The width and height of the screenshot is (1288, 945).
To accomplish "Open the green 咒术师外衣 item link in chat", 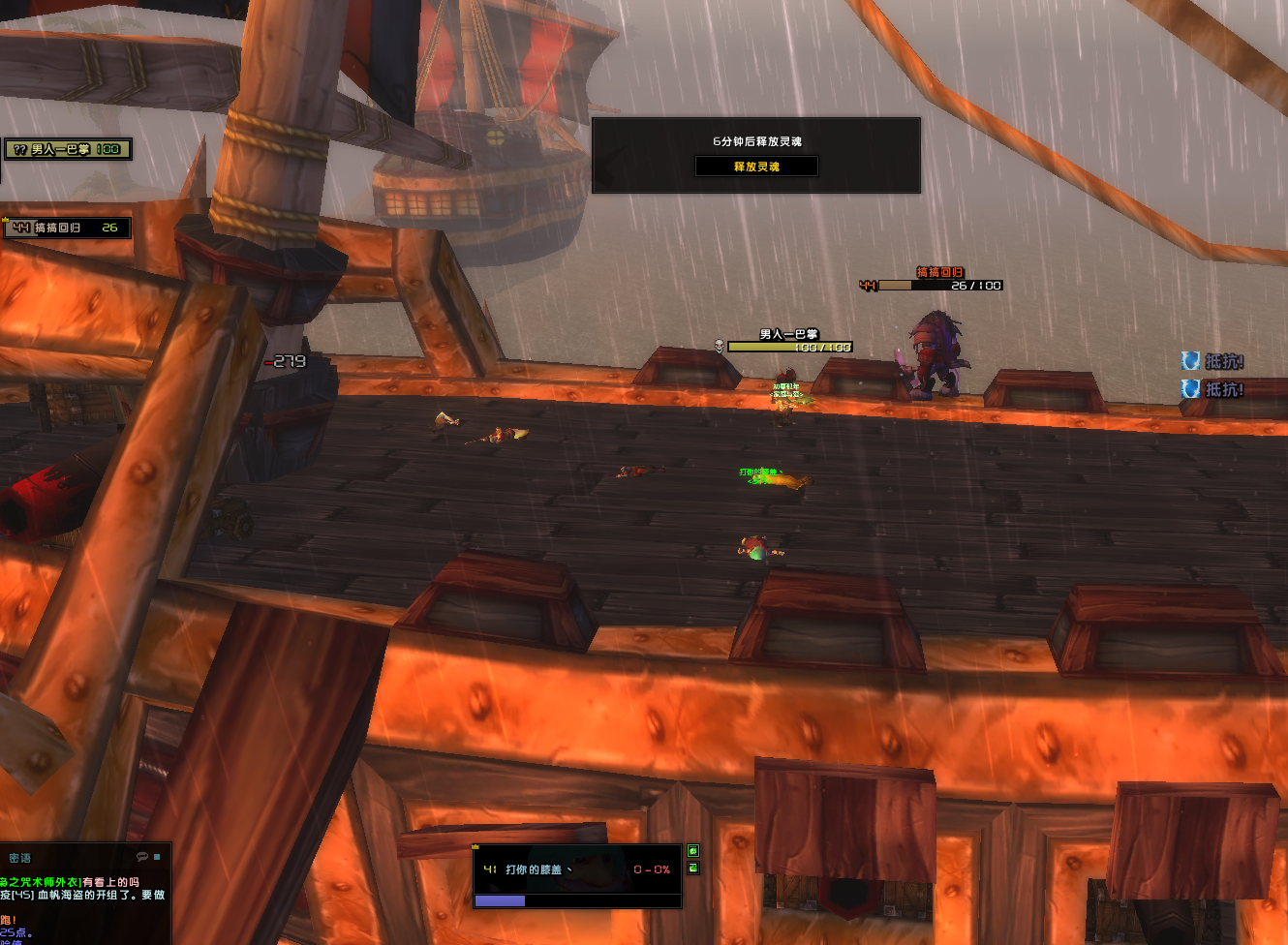I will pos(41,882).
